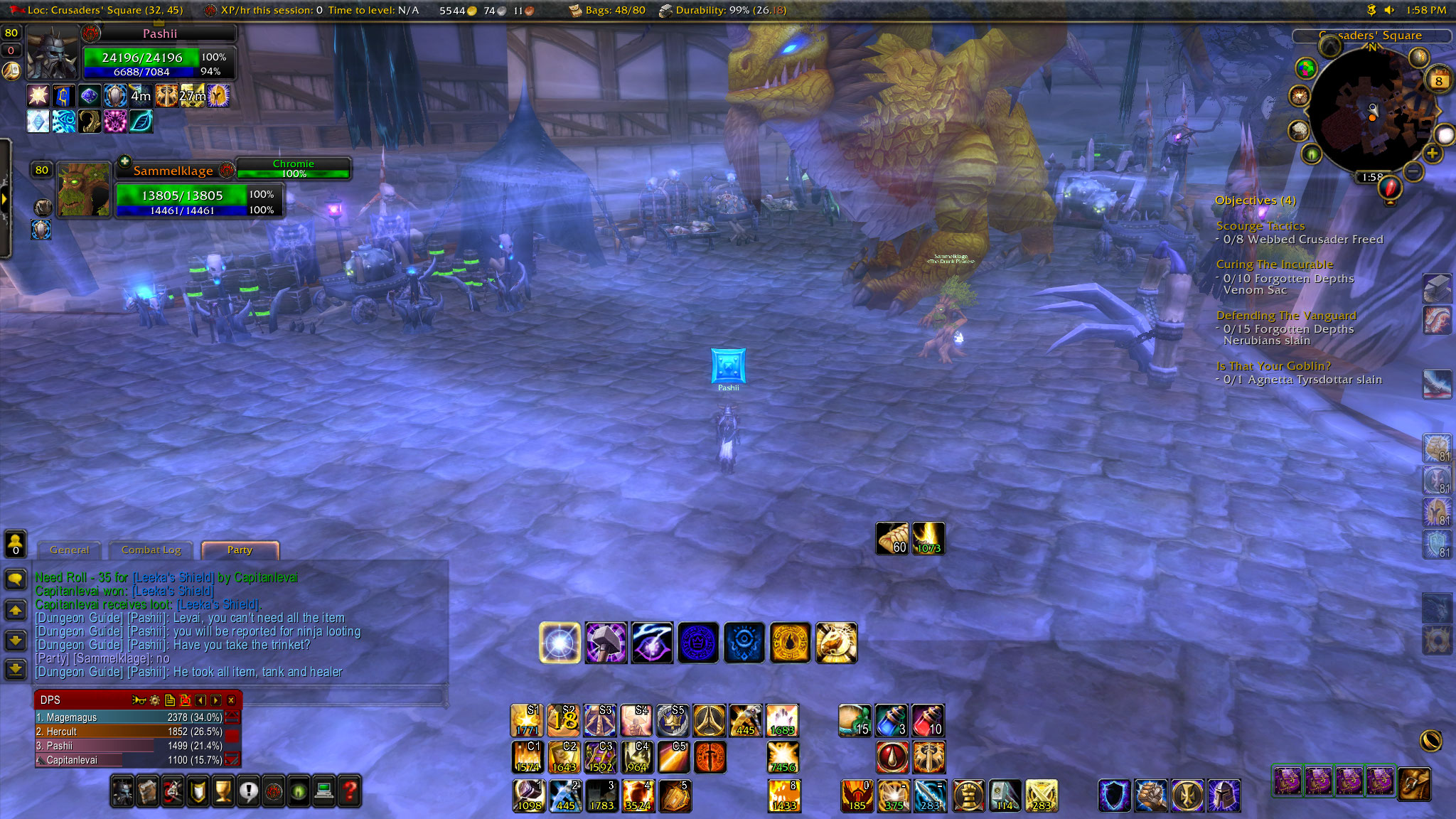Viewport: 1456px width, 819px height.
Task: Open the General chat tab
Action: pos(70,550)
